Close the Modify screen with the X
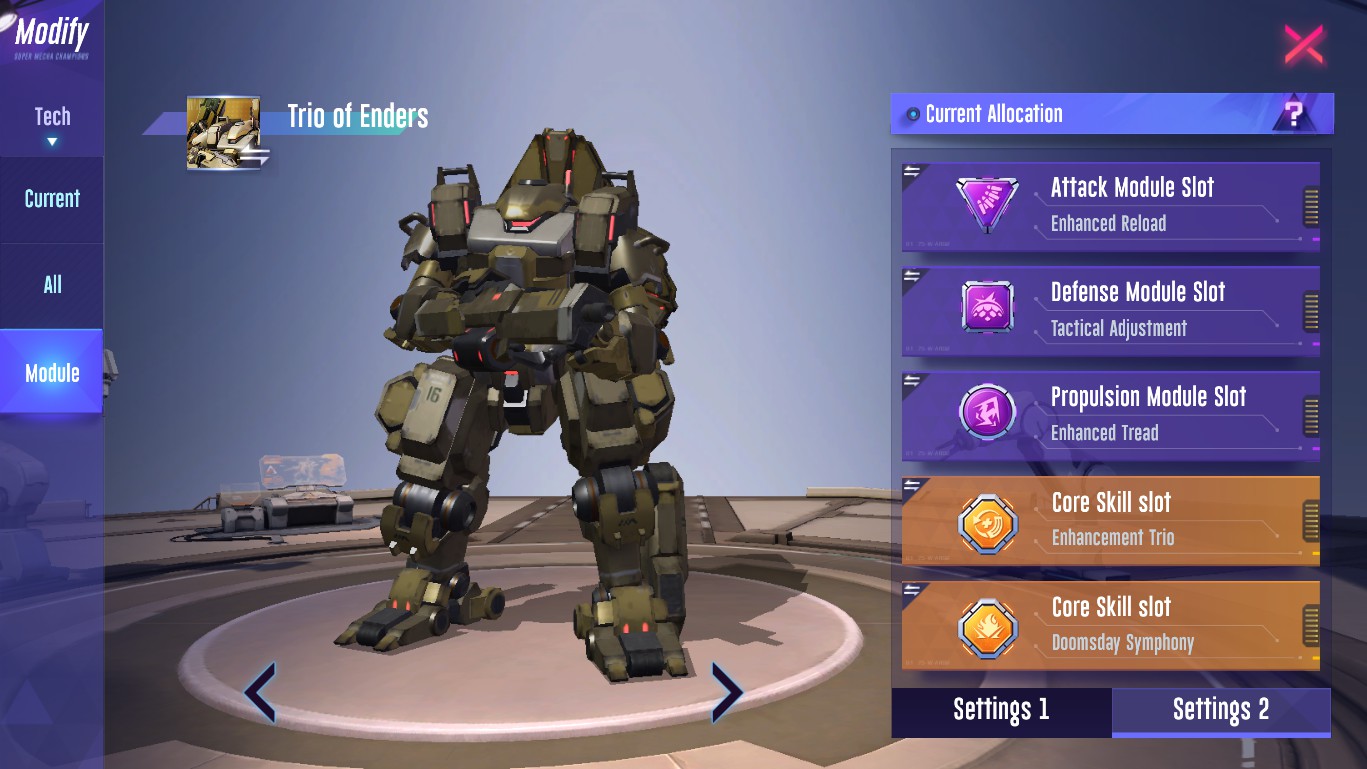 tap(1303, 45)
